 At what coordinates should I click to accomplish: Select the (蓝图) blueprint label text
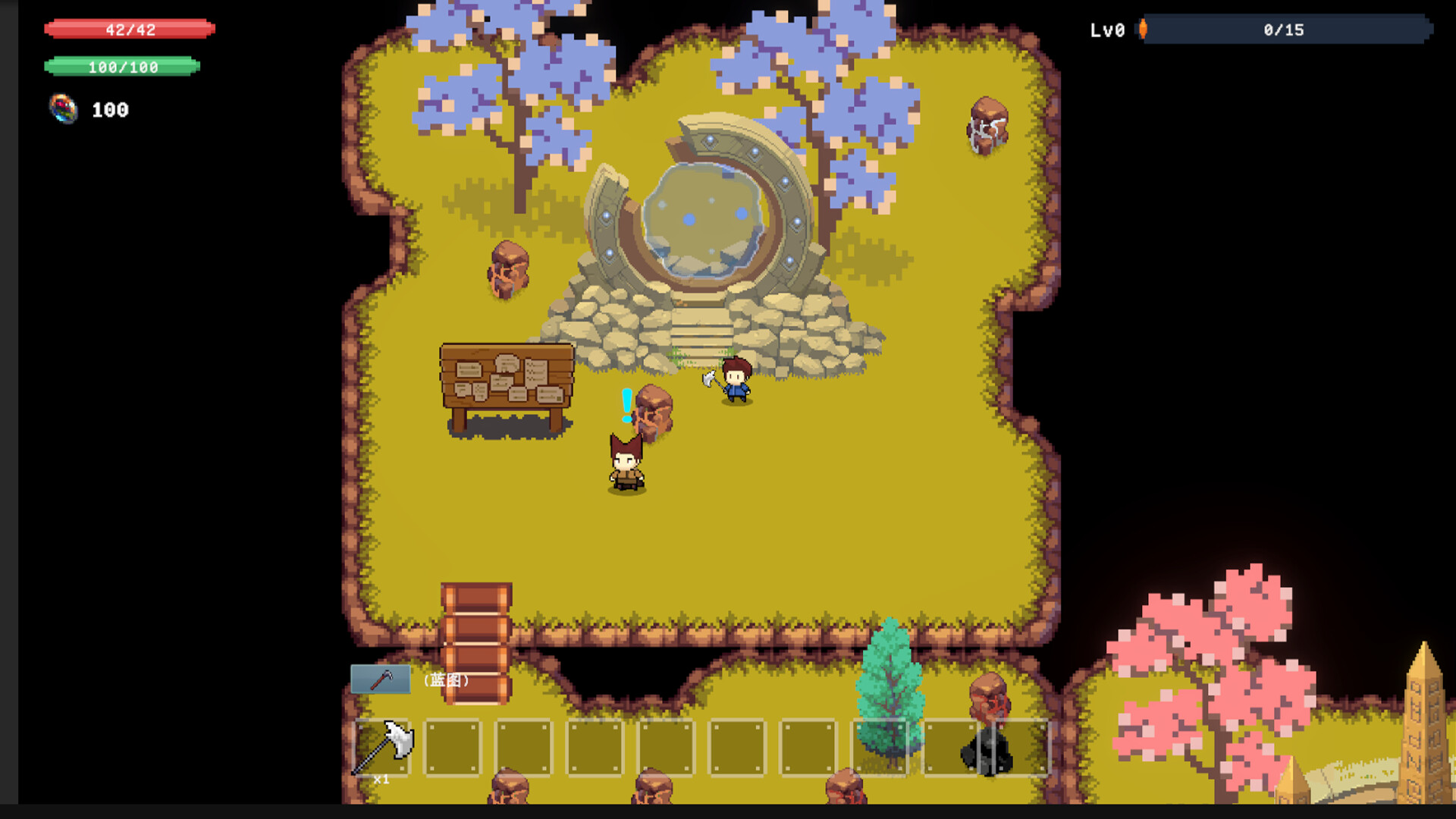[446, 681]
